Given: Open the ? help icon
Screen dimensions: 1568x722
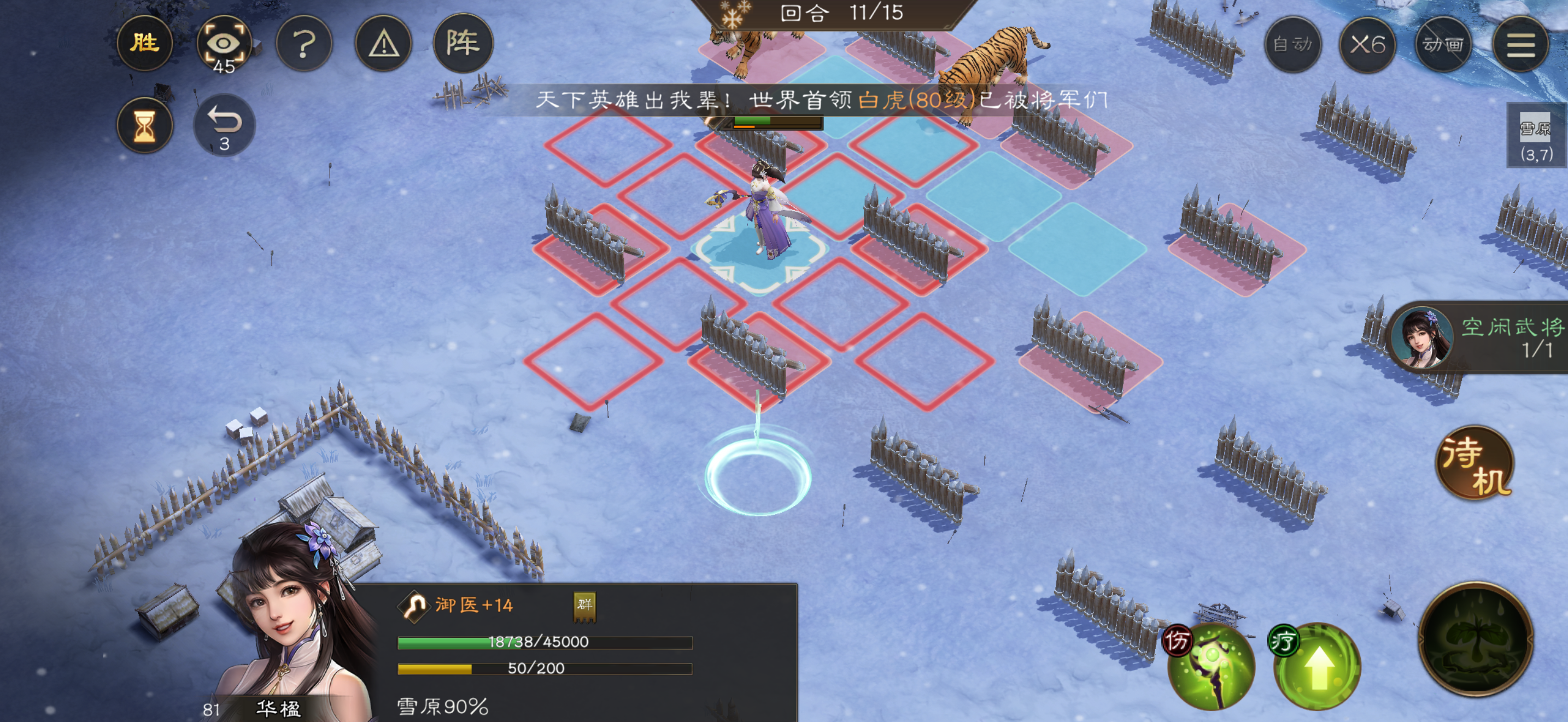Looking at the screenshot, I should click(x=304, y=45).
